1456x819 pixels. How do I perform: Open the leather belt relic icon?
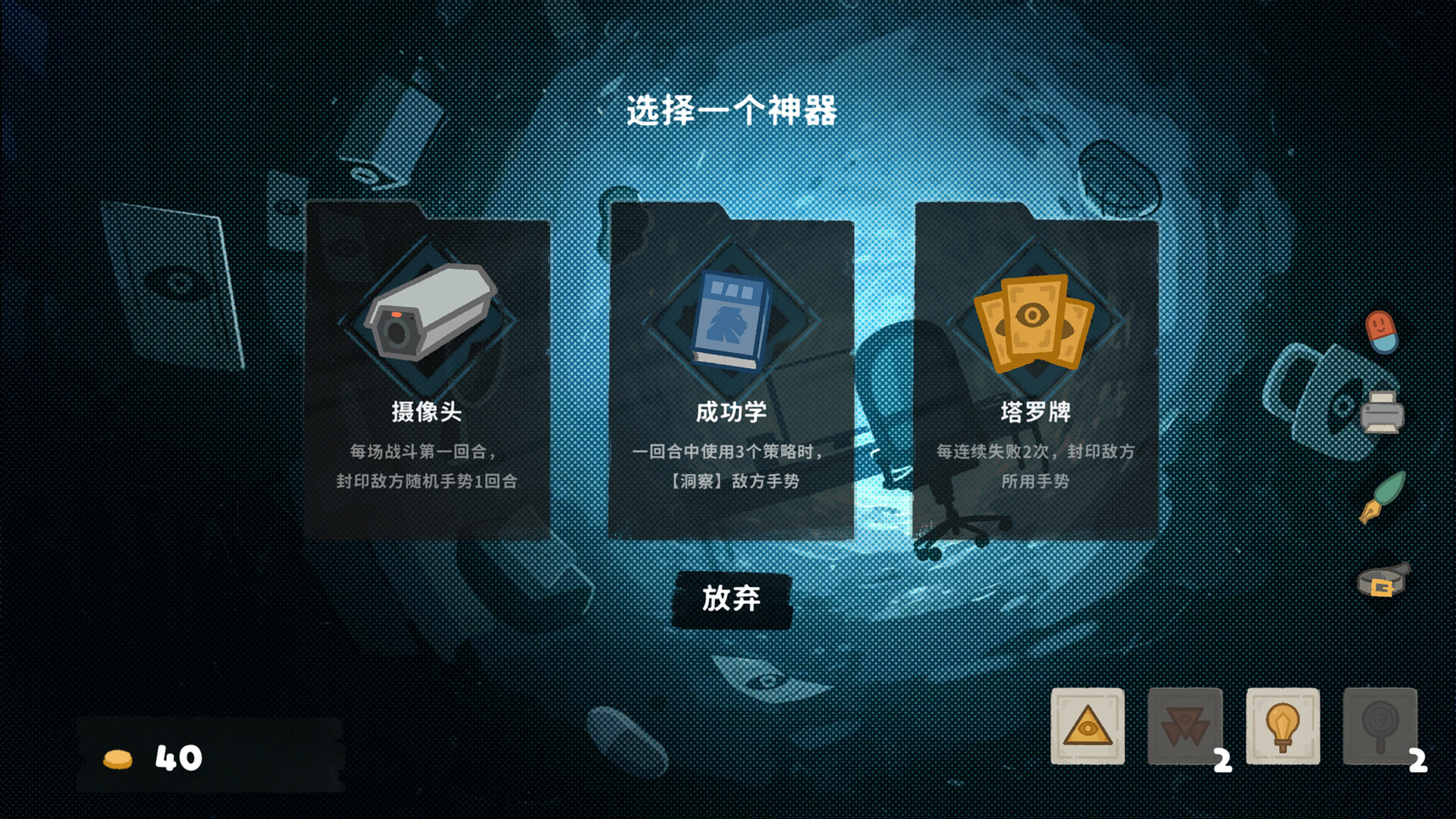(x=1382, y=582)
